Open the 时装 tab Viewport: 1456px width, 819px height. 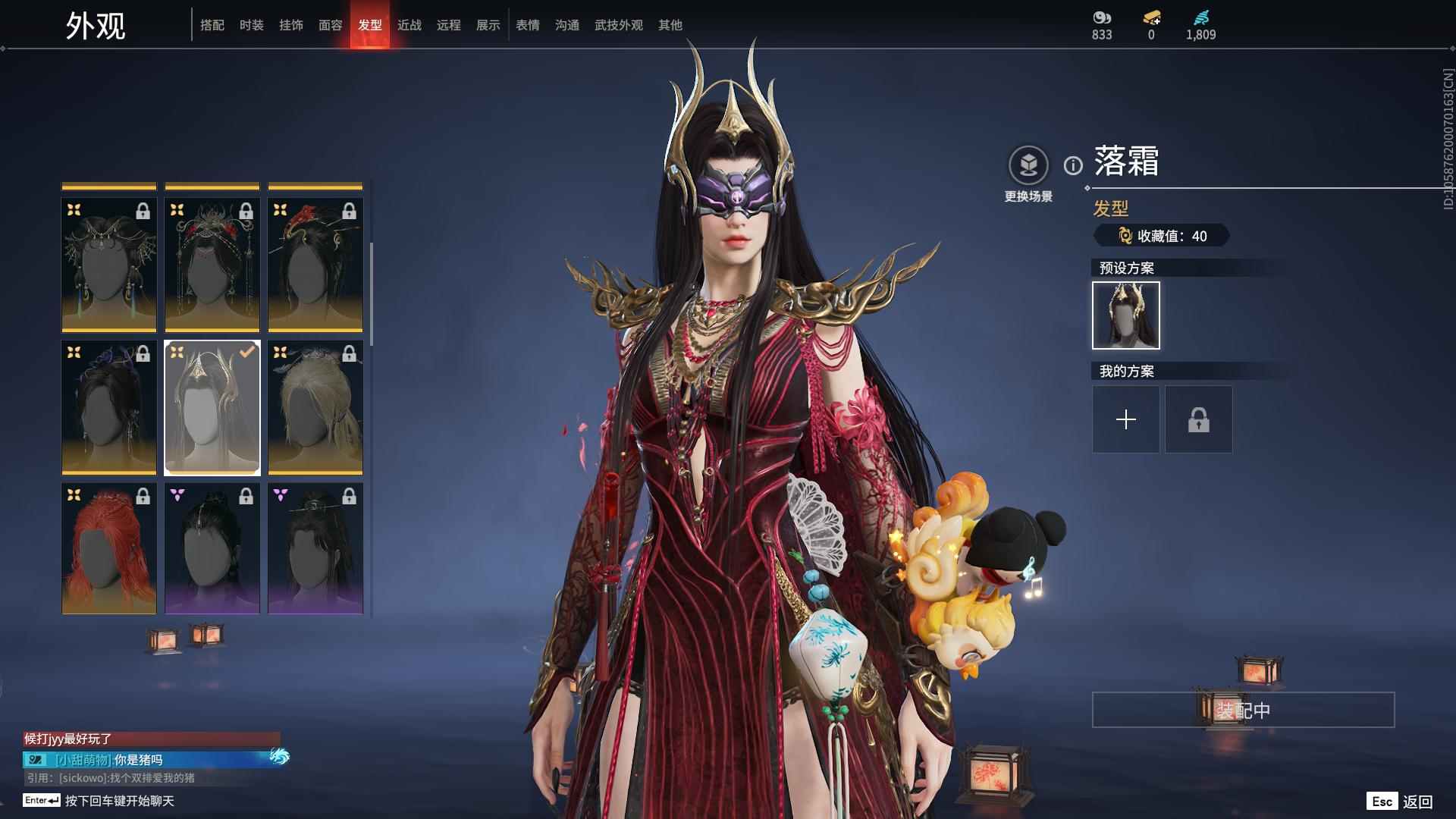[x=252, y=25]
